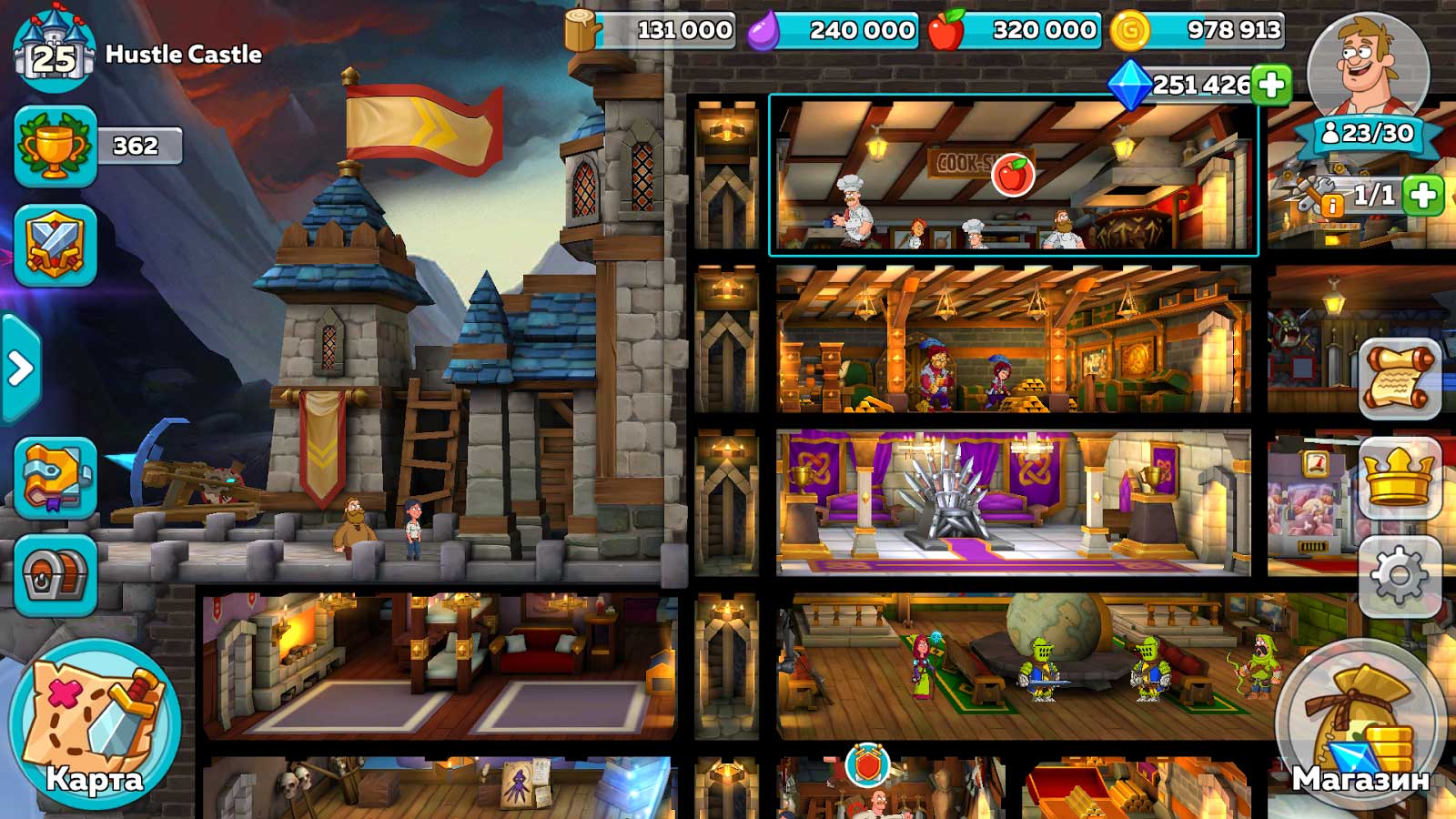The image size is (1456, 819).
Task: Show the 23/30 residents counter
Action: coord(1369,134)
